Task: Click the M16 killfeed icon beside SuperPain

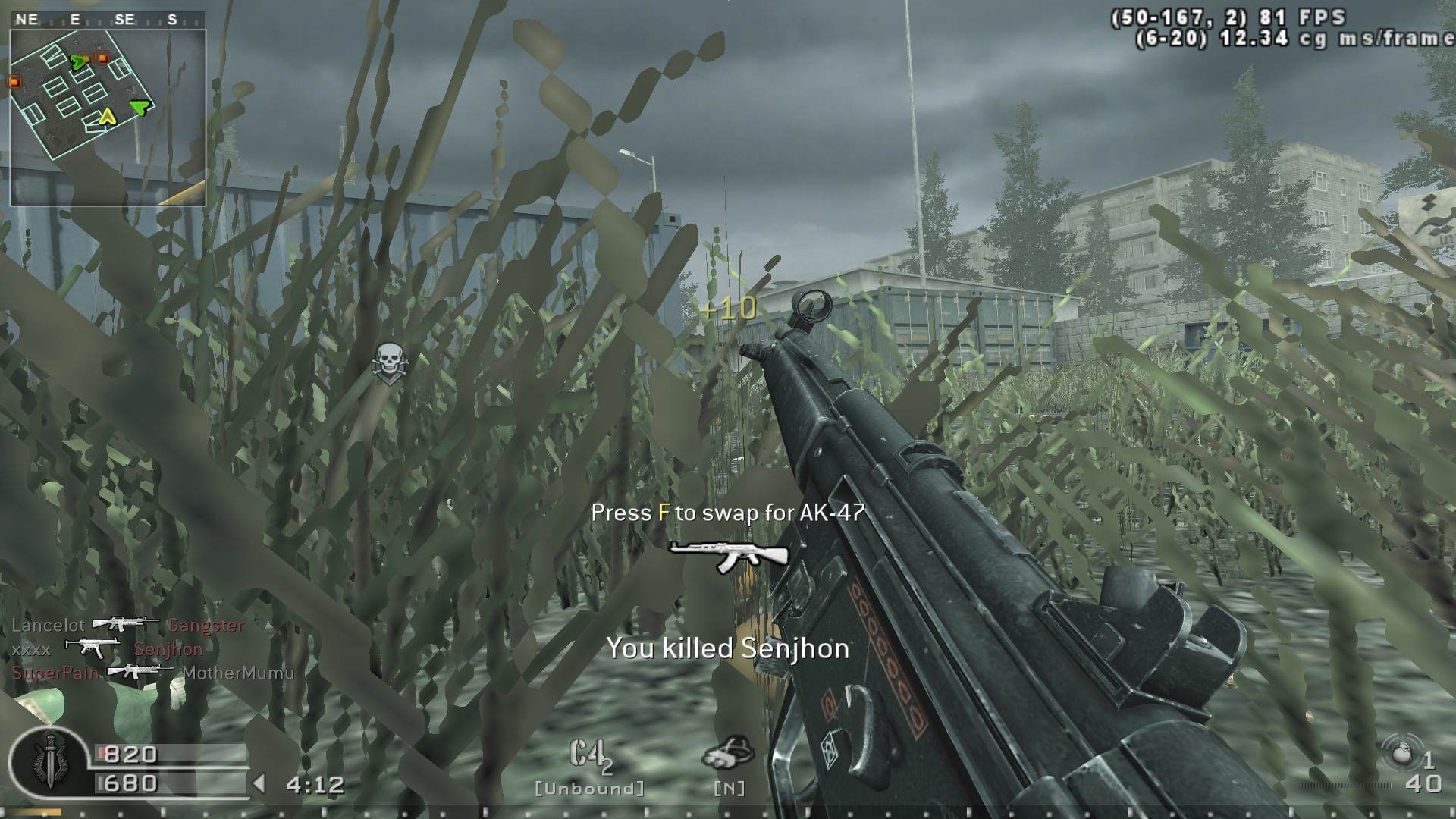Action: pyautogui.click(x=141, y=672)
